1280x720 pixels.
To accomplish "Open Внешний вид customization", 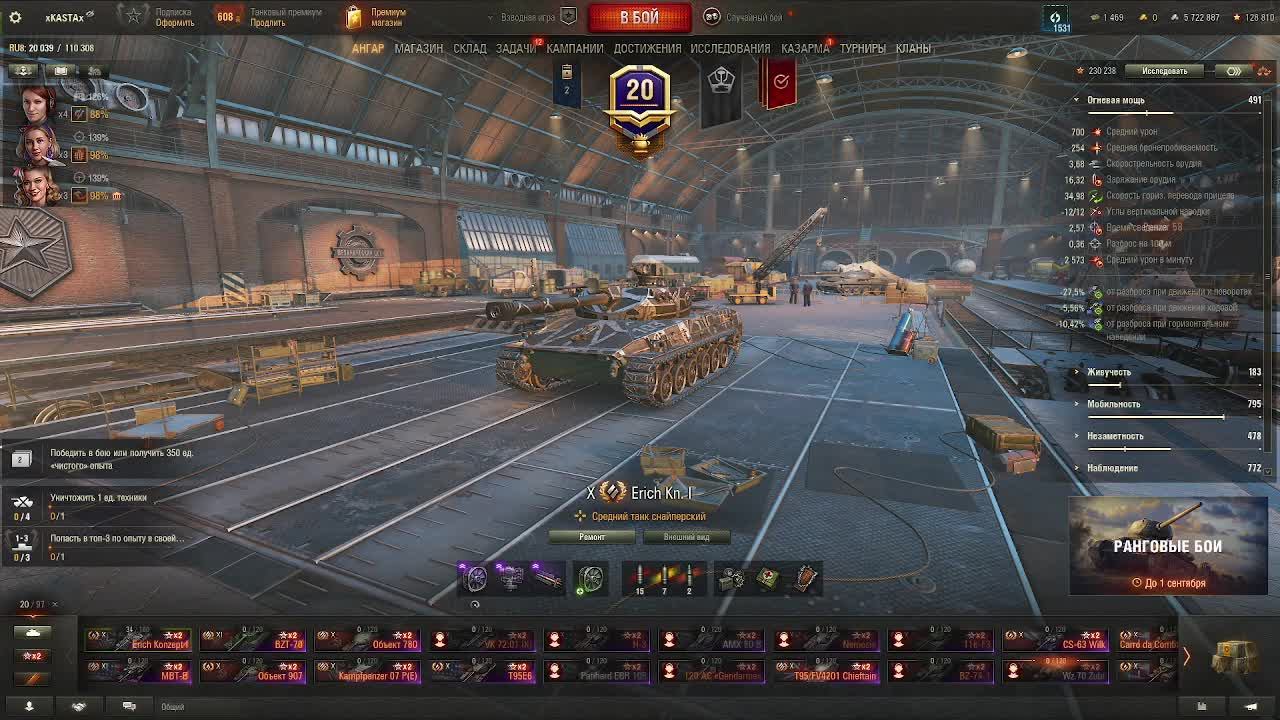I will click(x=686, y=537).
